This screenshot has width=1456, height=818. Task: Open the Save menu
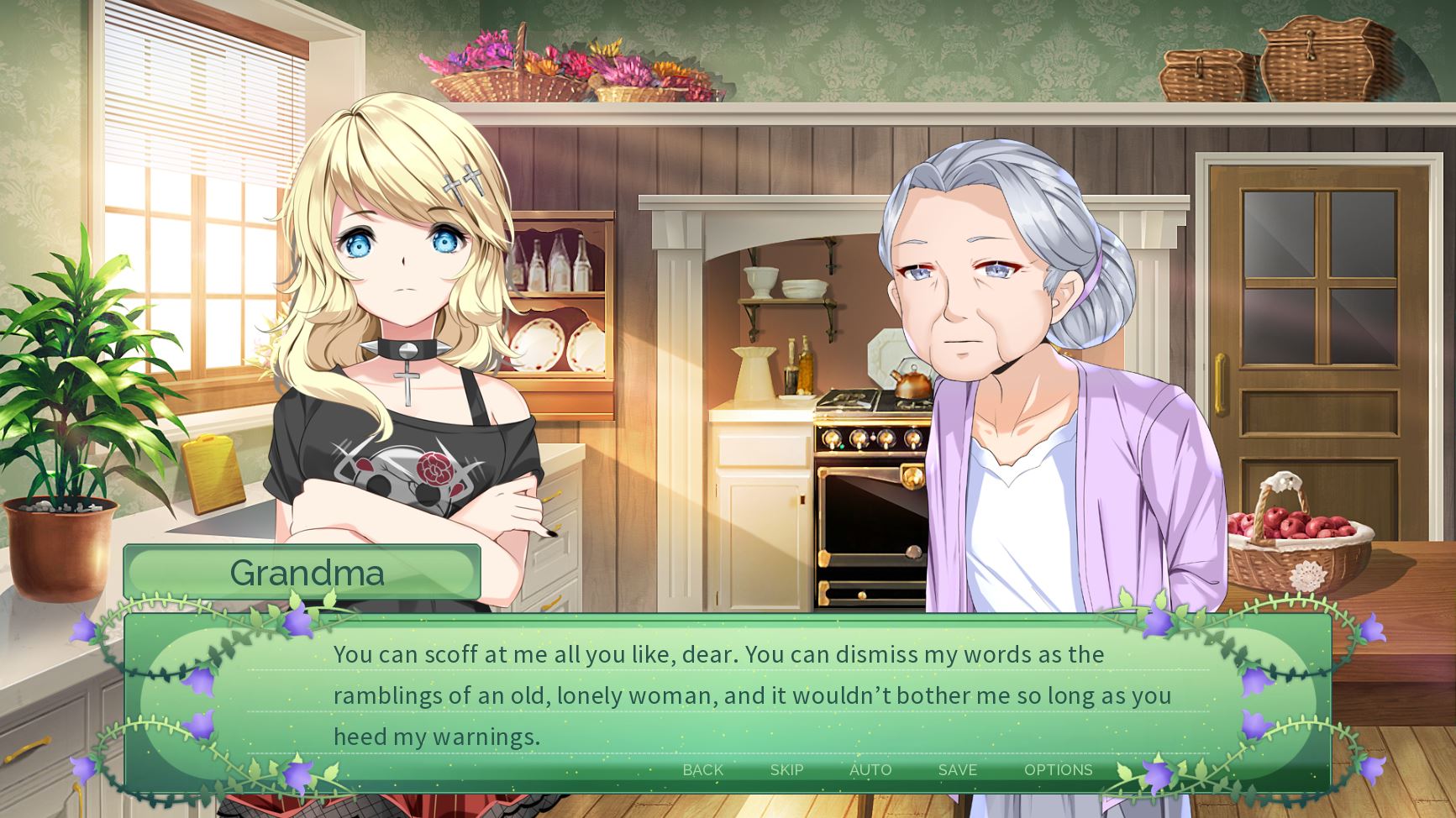[957, 770]
